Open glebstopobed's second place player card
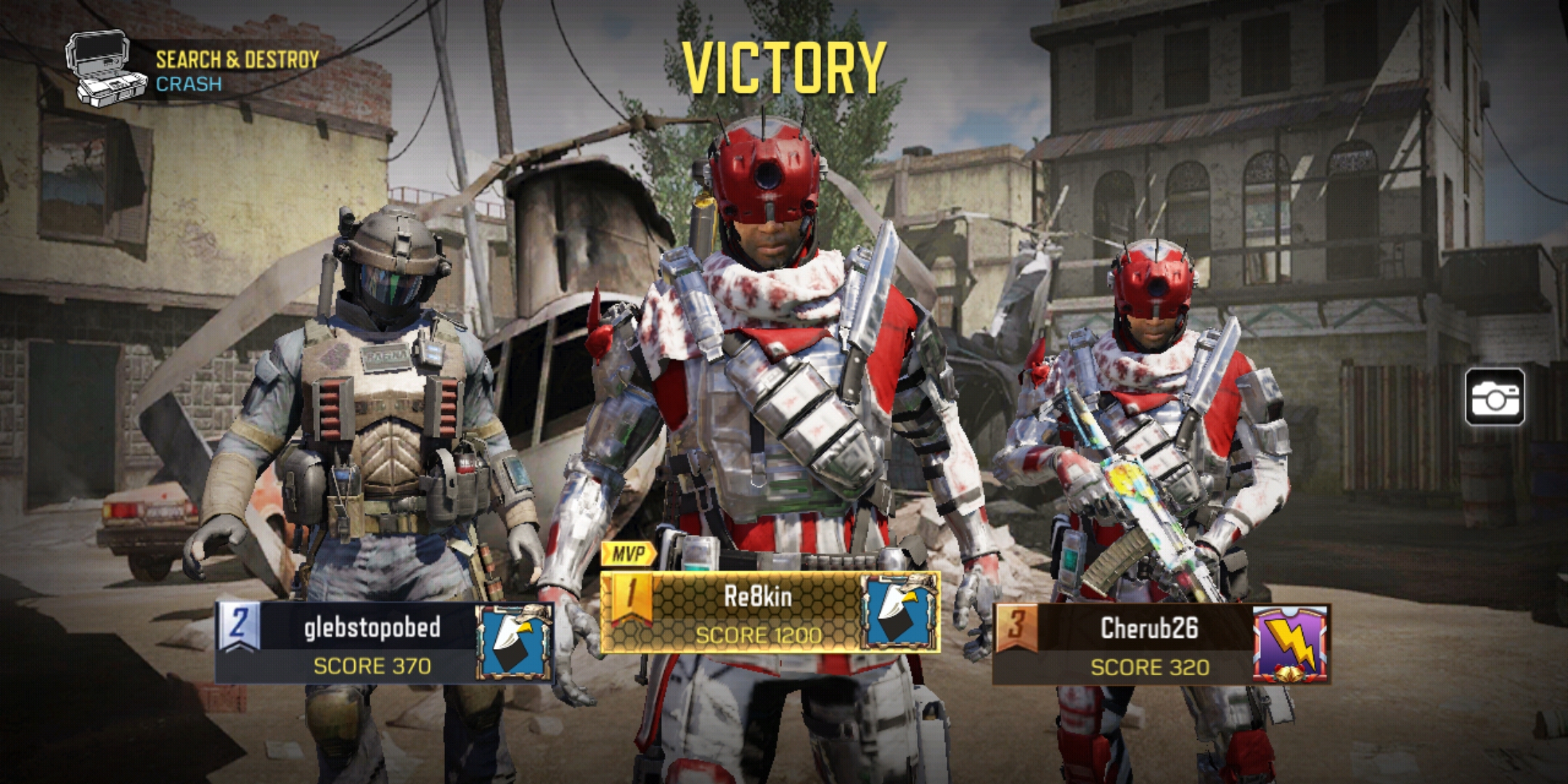Image resolution: width=1568 pixels, height=784 pixels. 370,643
